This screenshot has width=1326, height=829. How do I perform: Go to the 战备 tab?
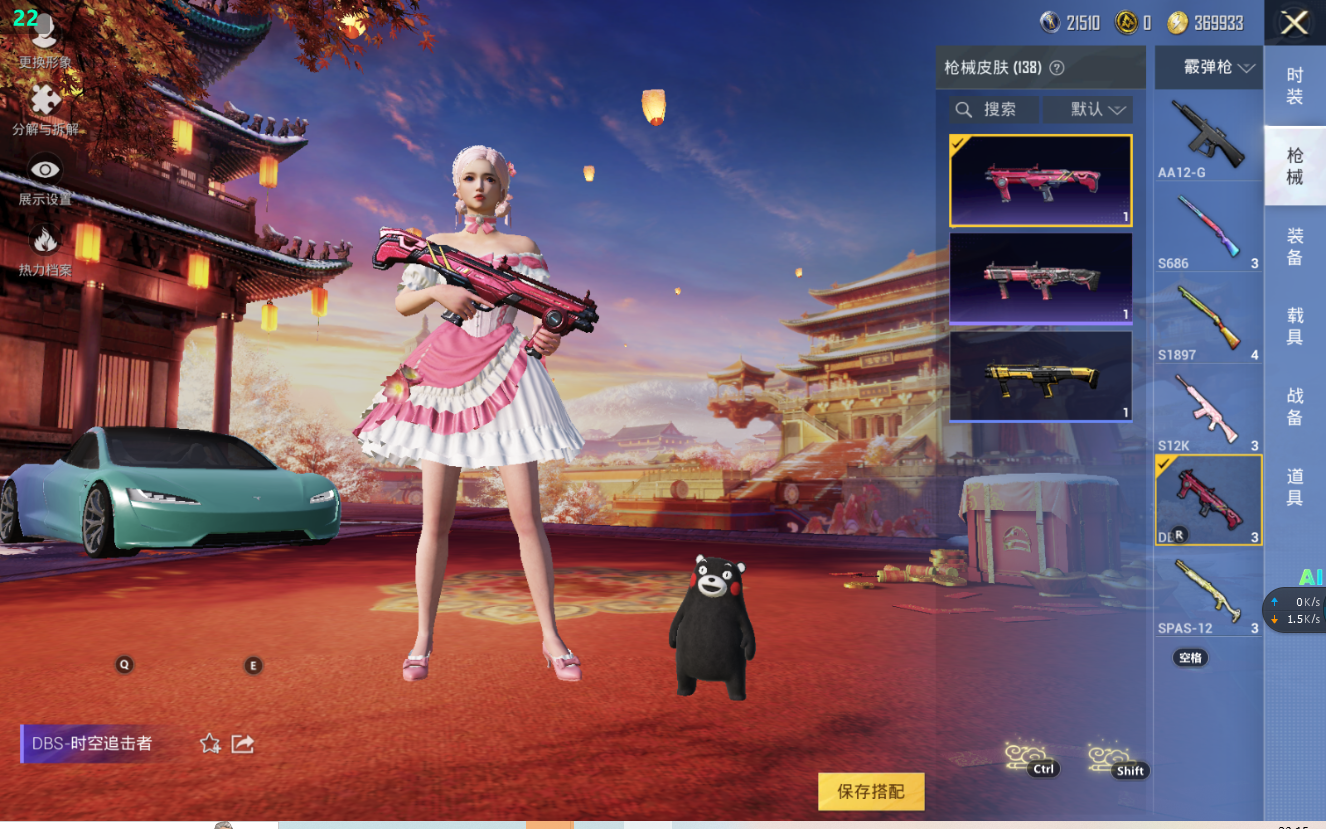tap(1294, 407)
